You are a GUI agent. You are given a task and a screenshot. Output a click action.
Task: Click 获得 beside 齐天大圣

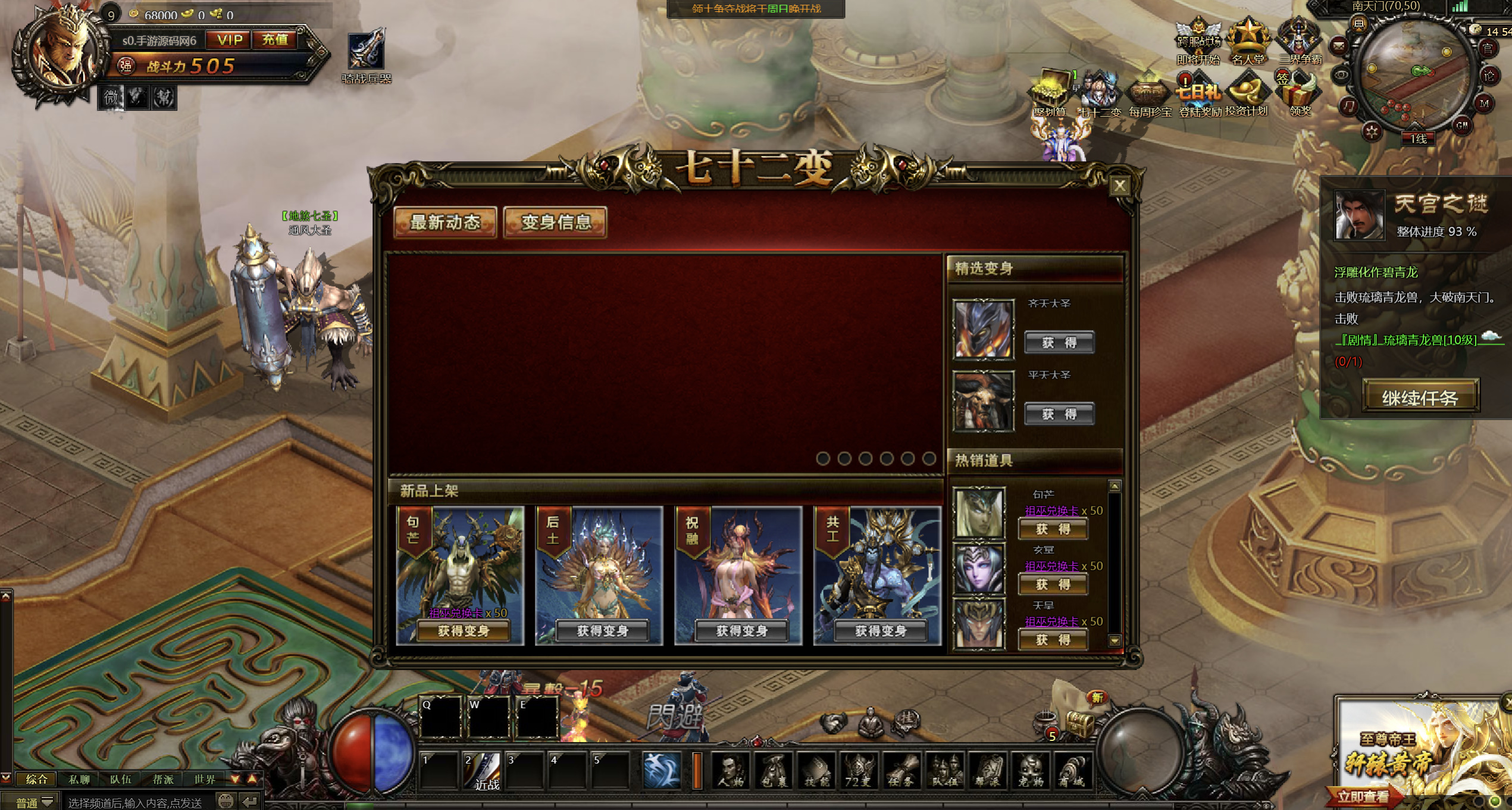[x=1059, y=343]
